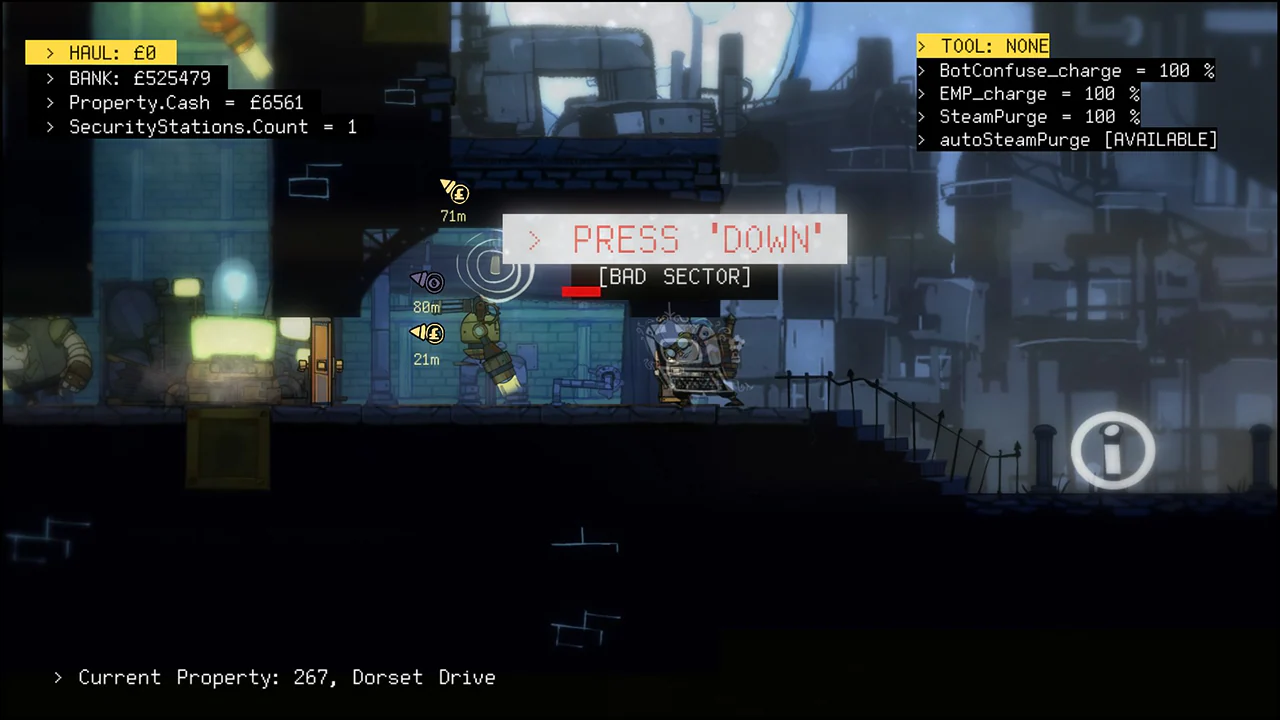Open the circular info button on the right
Screen dimensions: 1280x720
[x=1113, y=450]
